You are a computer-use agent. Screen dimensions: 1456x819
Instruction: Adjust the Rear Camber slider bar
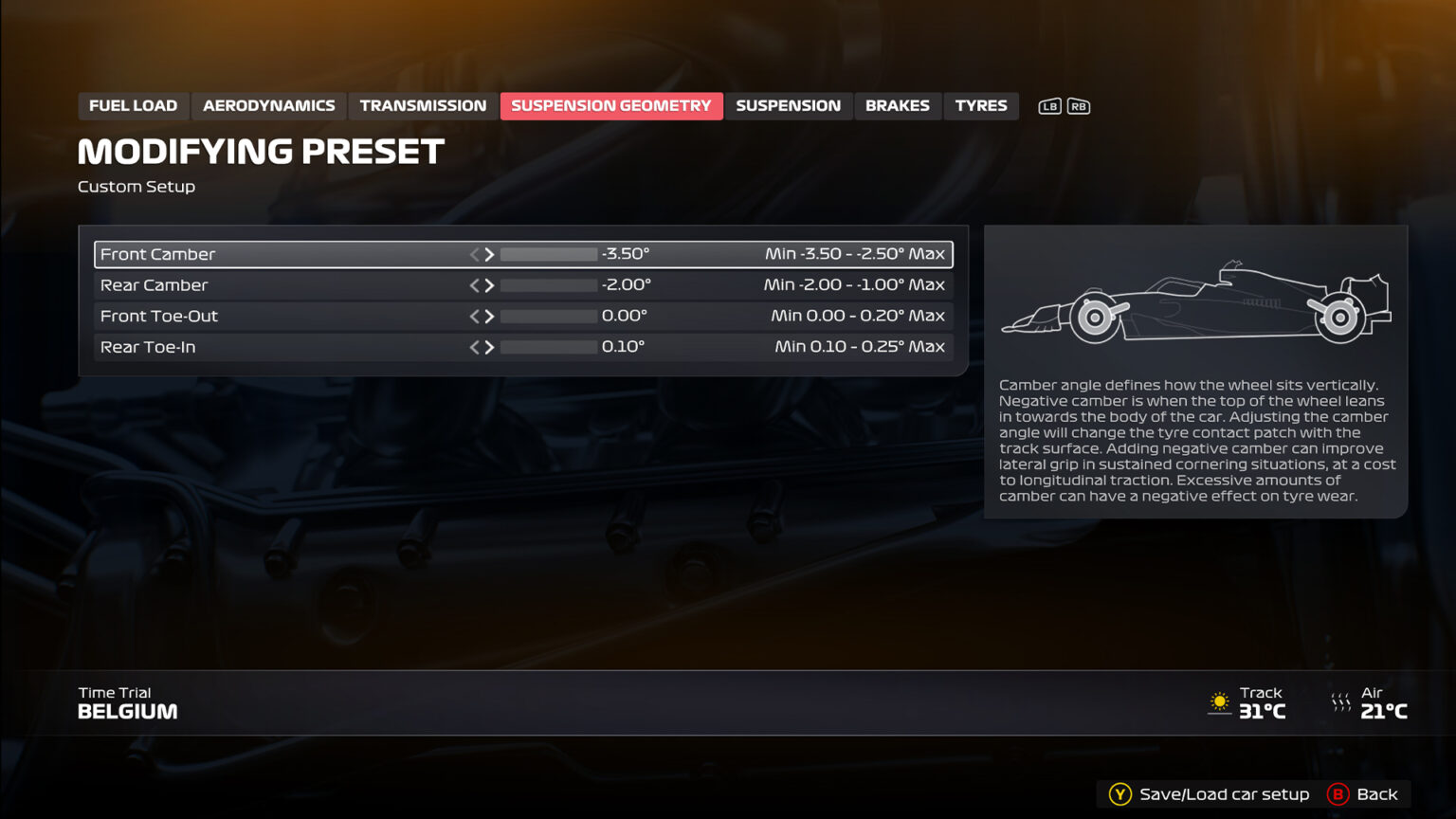pos(548,285)
